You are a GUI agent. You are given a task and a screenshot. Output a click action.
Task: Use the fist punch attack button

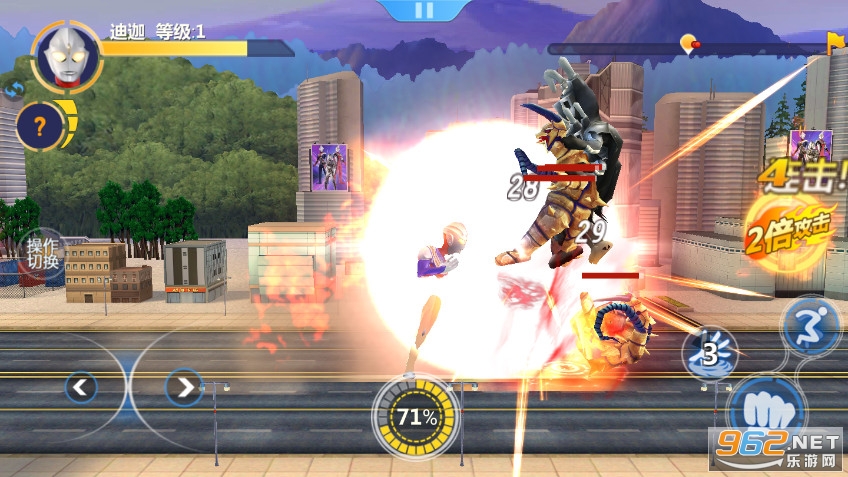tap(765, 412)
